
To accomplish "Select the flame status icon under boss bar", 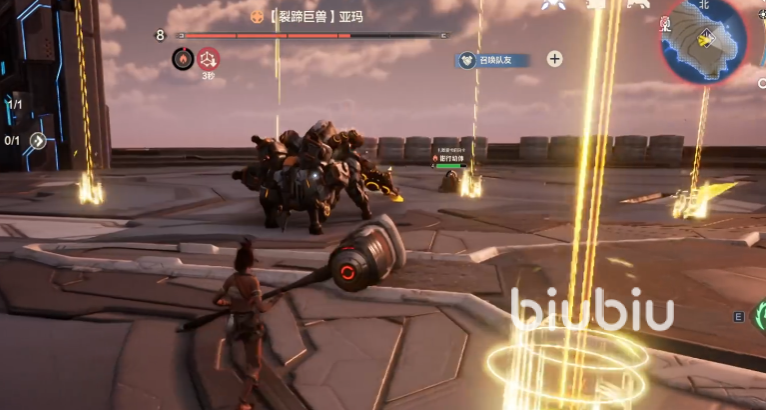I will pyautogui.click(x=183, y=59).
